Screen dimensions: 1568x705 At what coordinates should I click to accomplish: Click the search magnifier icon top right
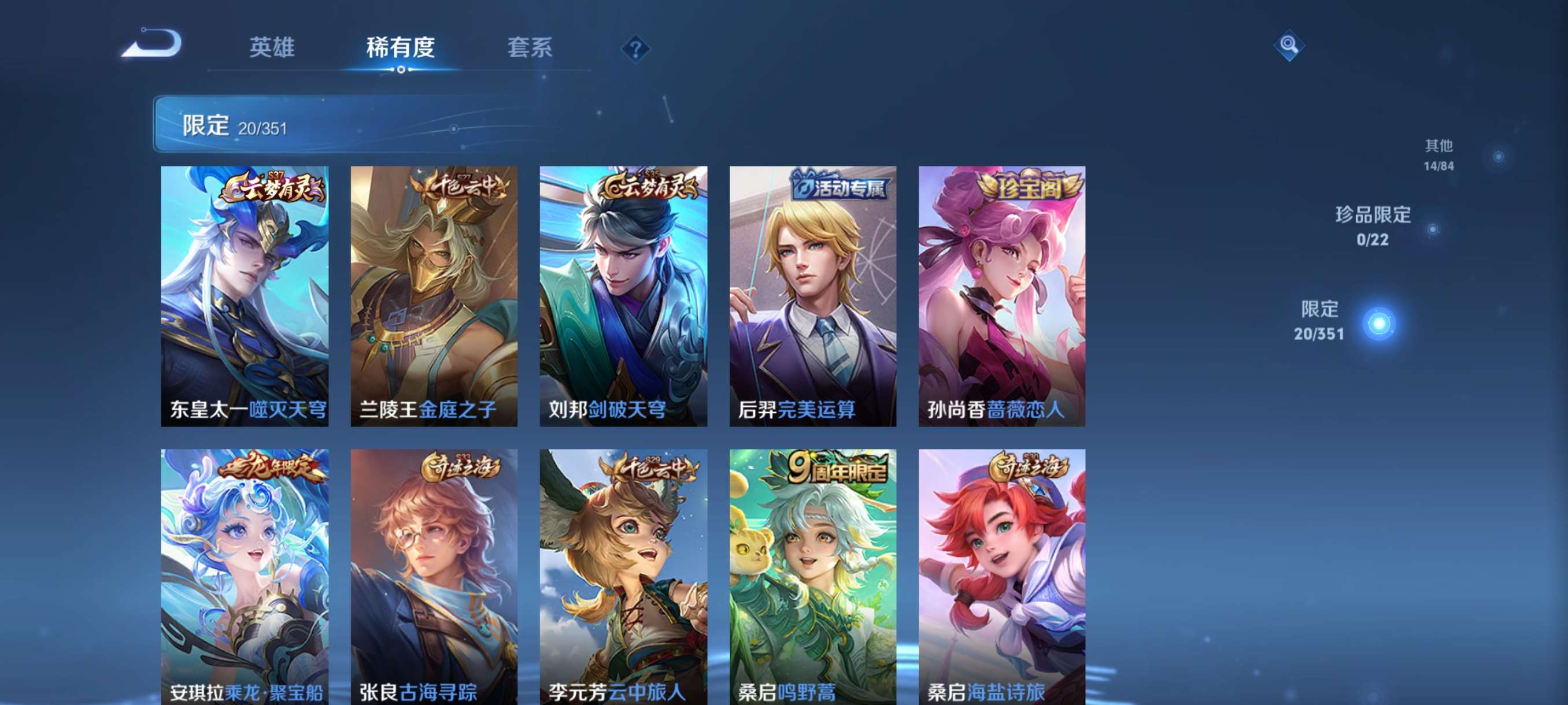click(x=1290, y=46)
